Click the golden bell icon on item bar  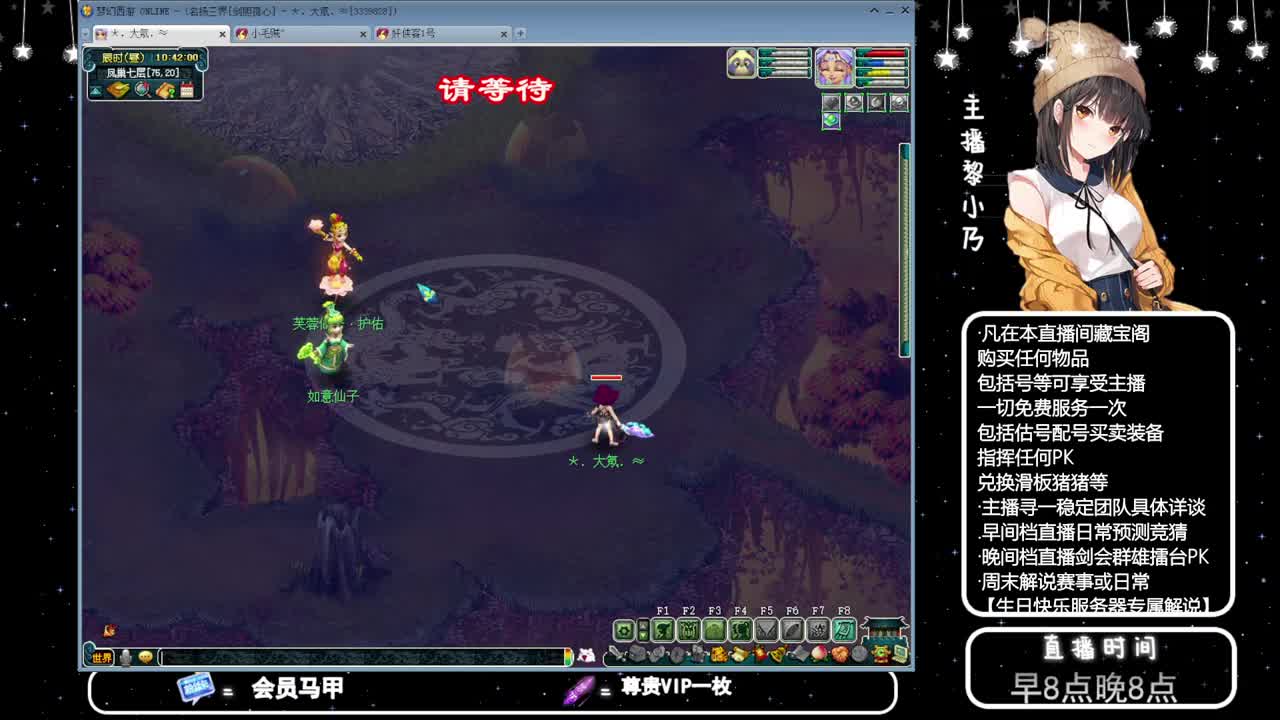click(x=778, y=655)
